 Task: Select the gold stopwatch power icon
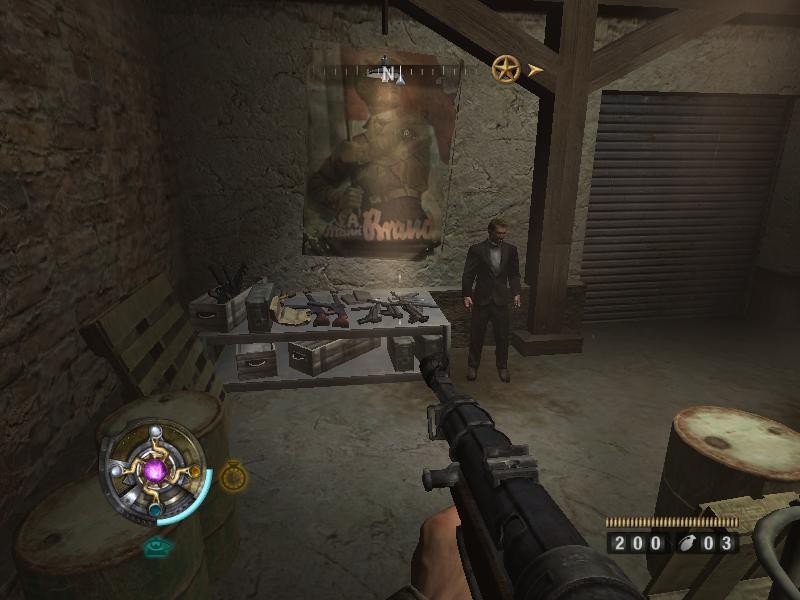[x=232, y=476]
